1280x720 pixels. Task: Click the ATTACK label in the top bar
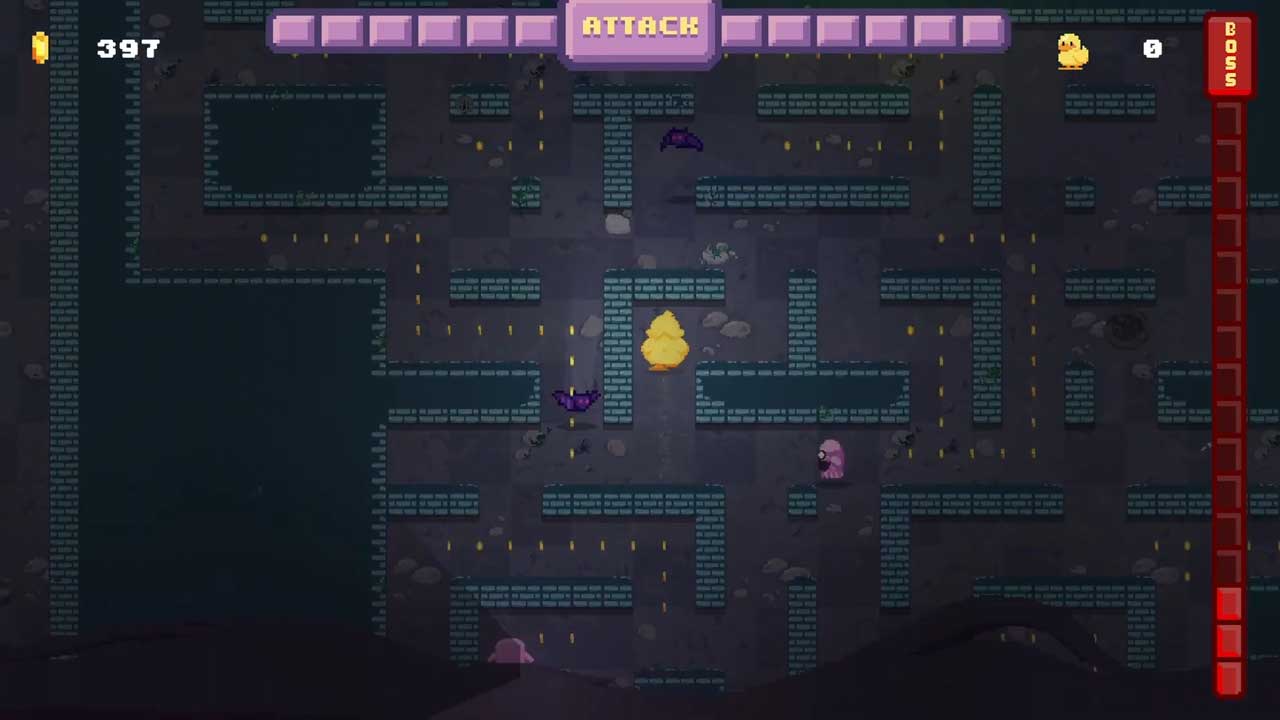click(640, 27)
